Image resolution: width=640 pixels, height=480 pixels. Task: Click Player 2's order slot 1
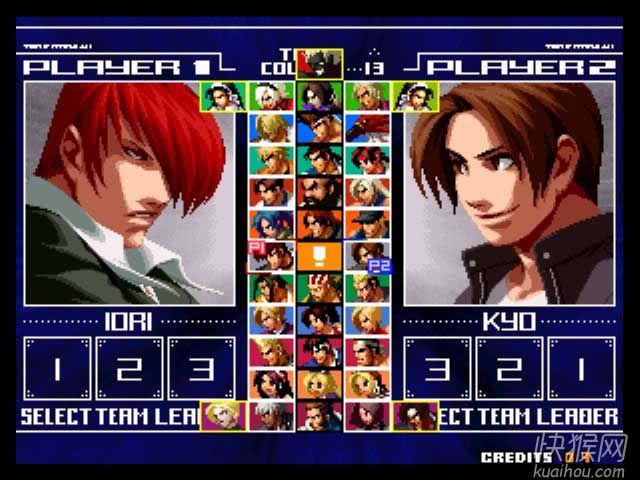point(582,368)
